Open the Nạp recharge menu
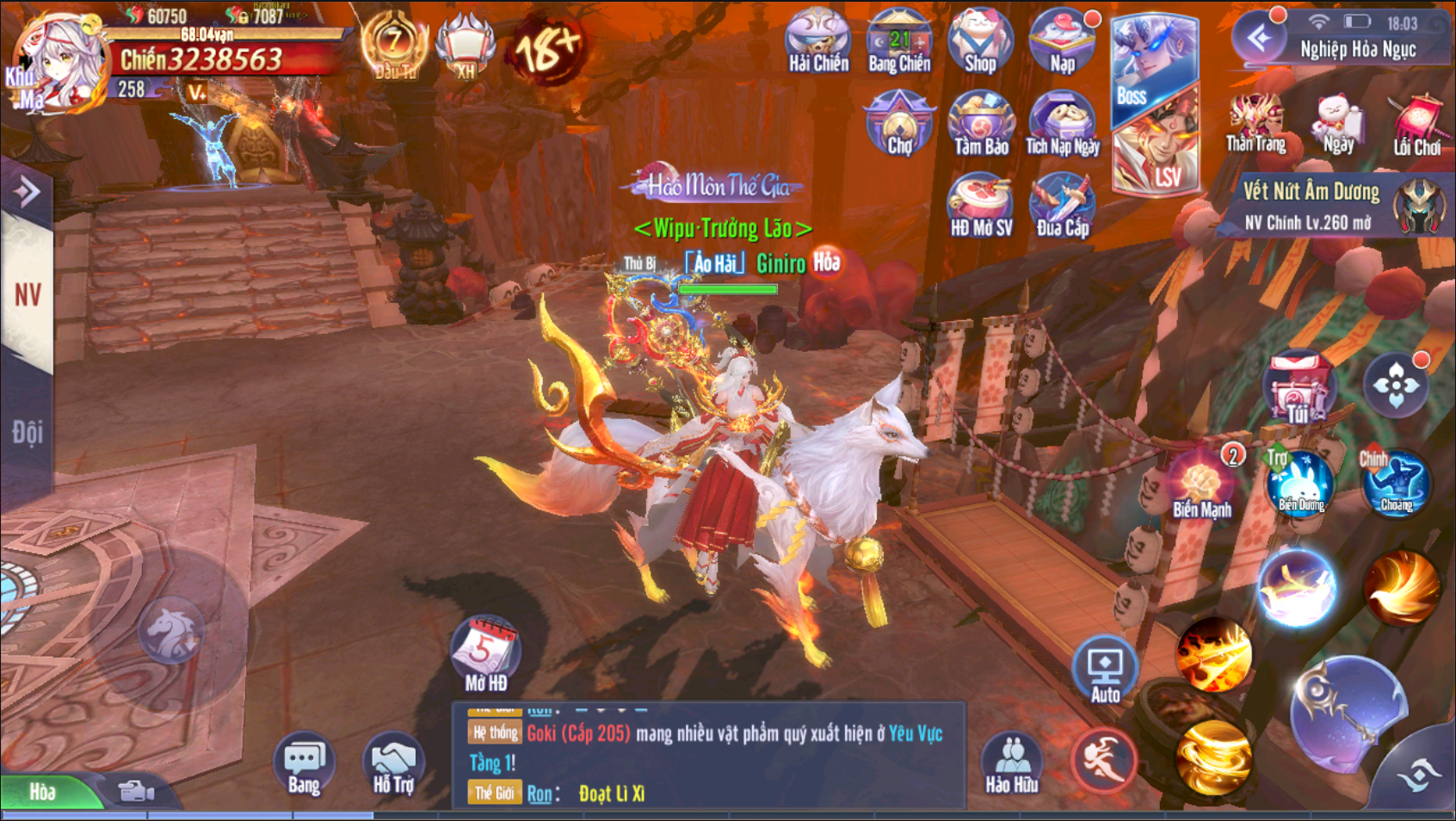Viewport: 1456px width, 821px height. pyautogui.click(x=1062, y=41)
